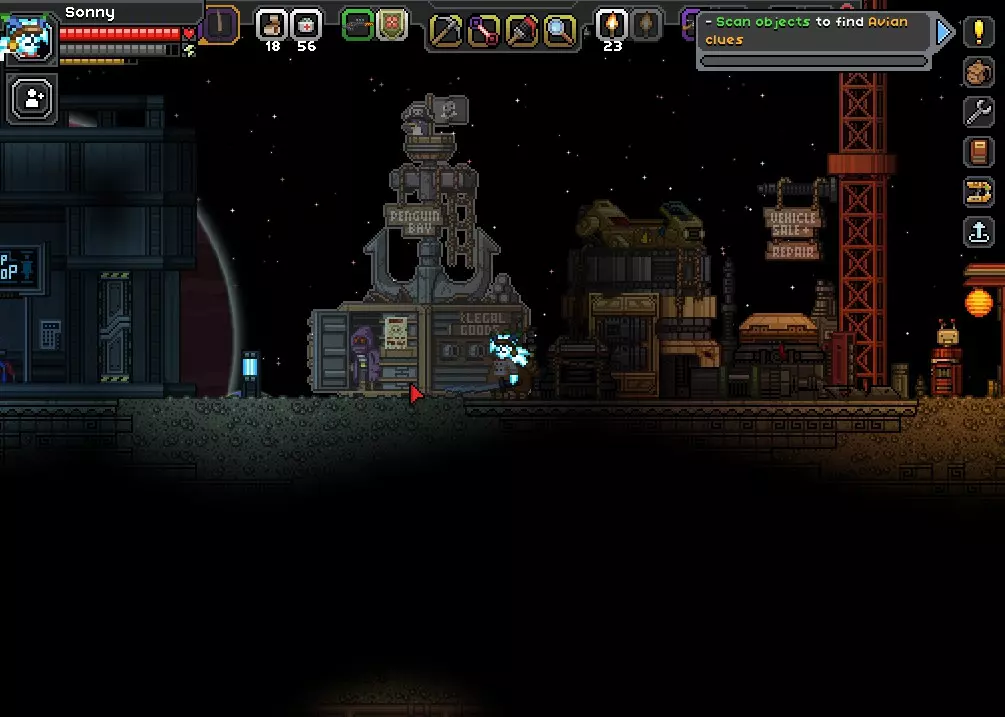Click Sonny's character portrait
The width and height of the screenshot is (1005, 717).
pos(30,38)
